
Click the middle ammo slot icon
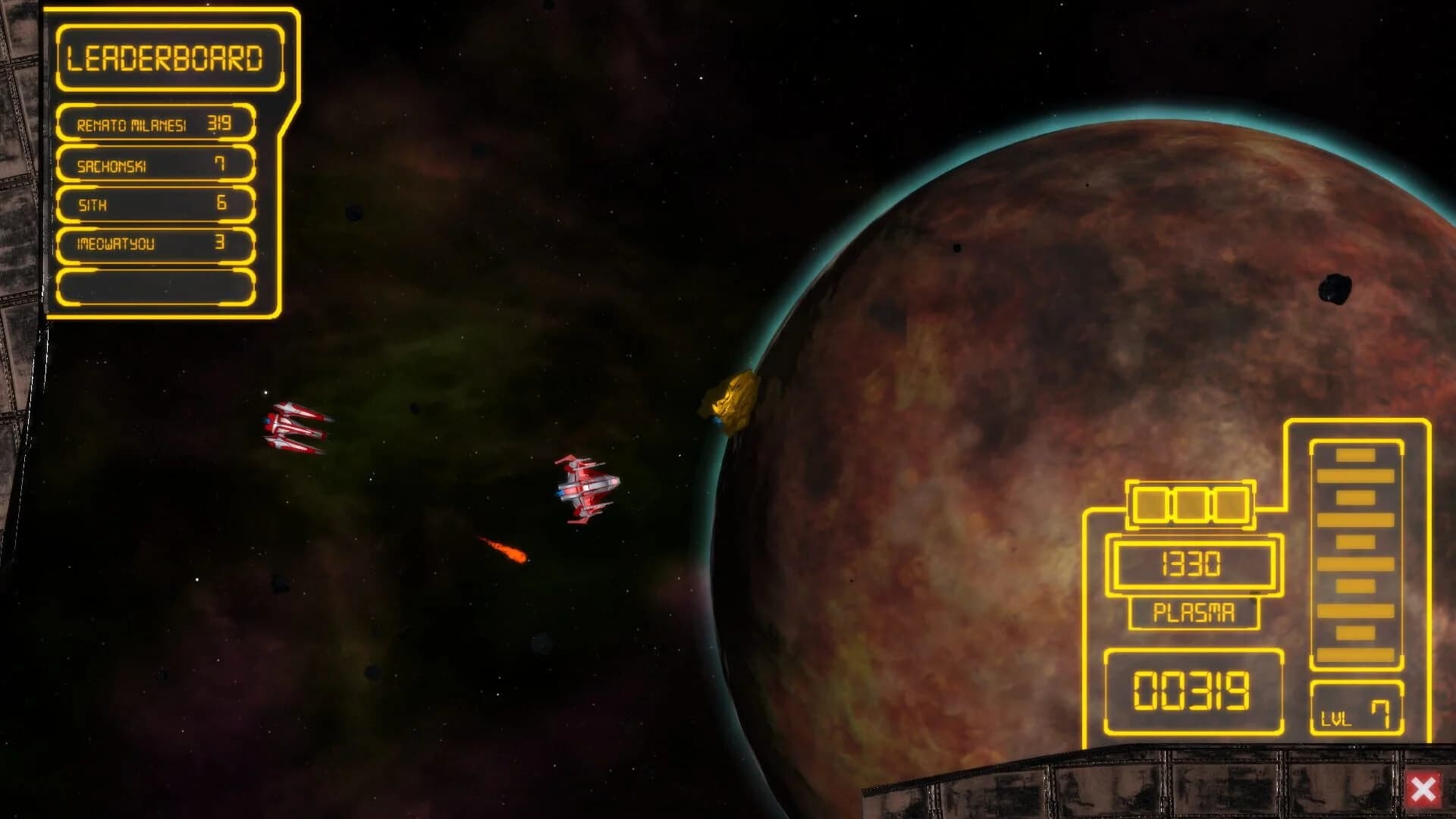(x=1191, y=502)
